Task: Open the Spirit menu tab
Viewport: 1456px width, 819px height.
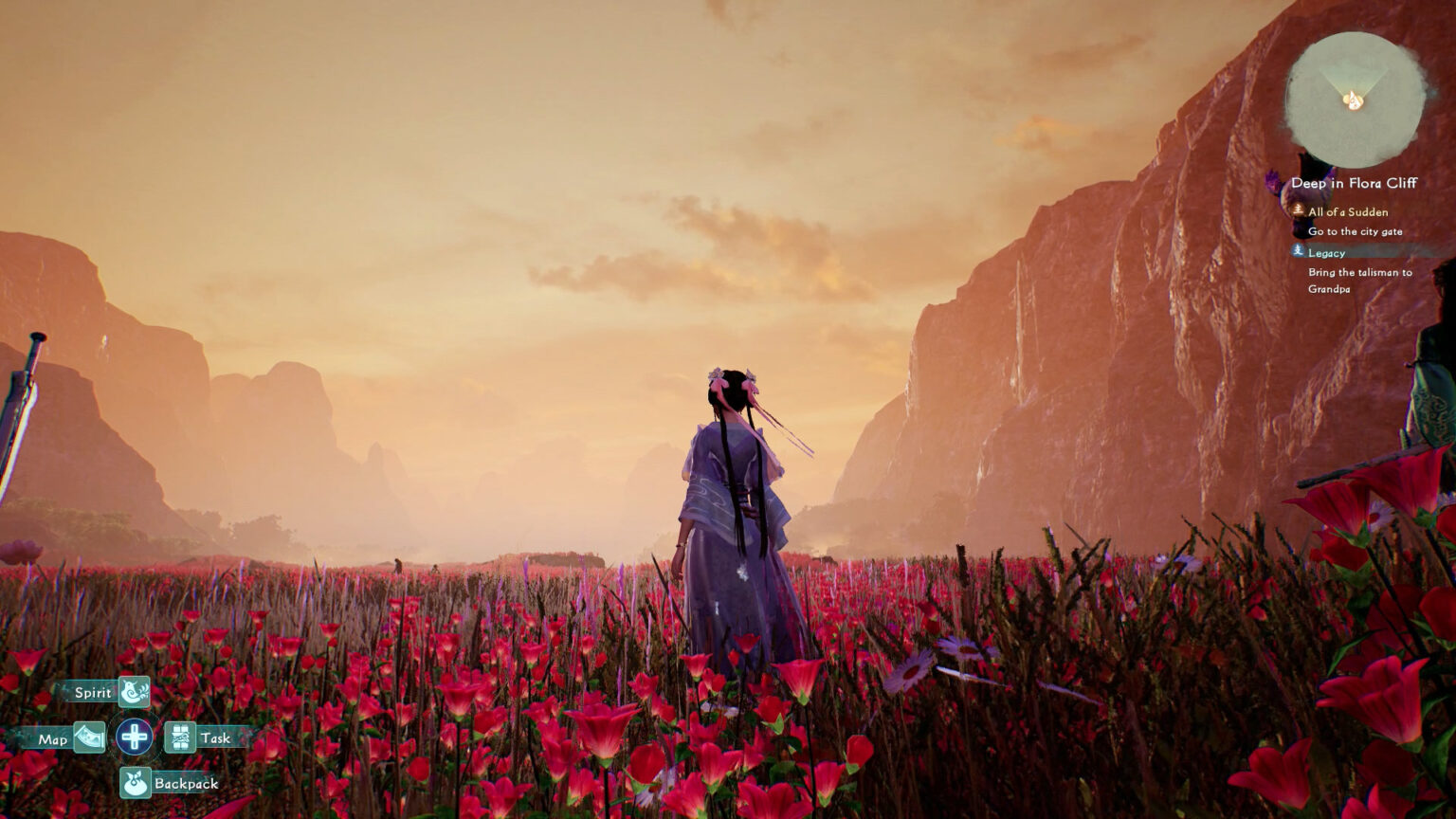Action: pos(92,692)
